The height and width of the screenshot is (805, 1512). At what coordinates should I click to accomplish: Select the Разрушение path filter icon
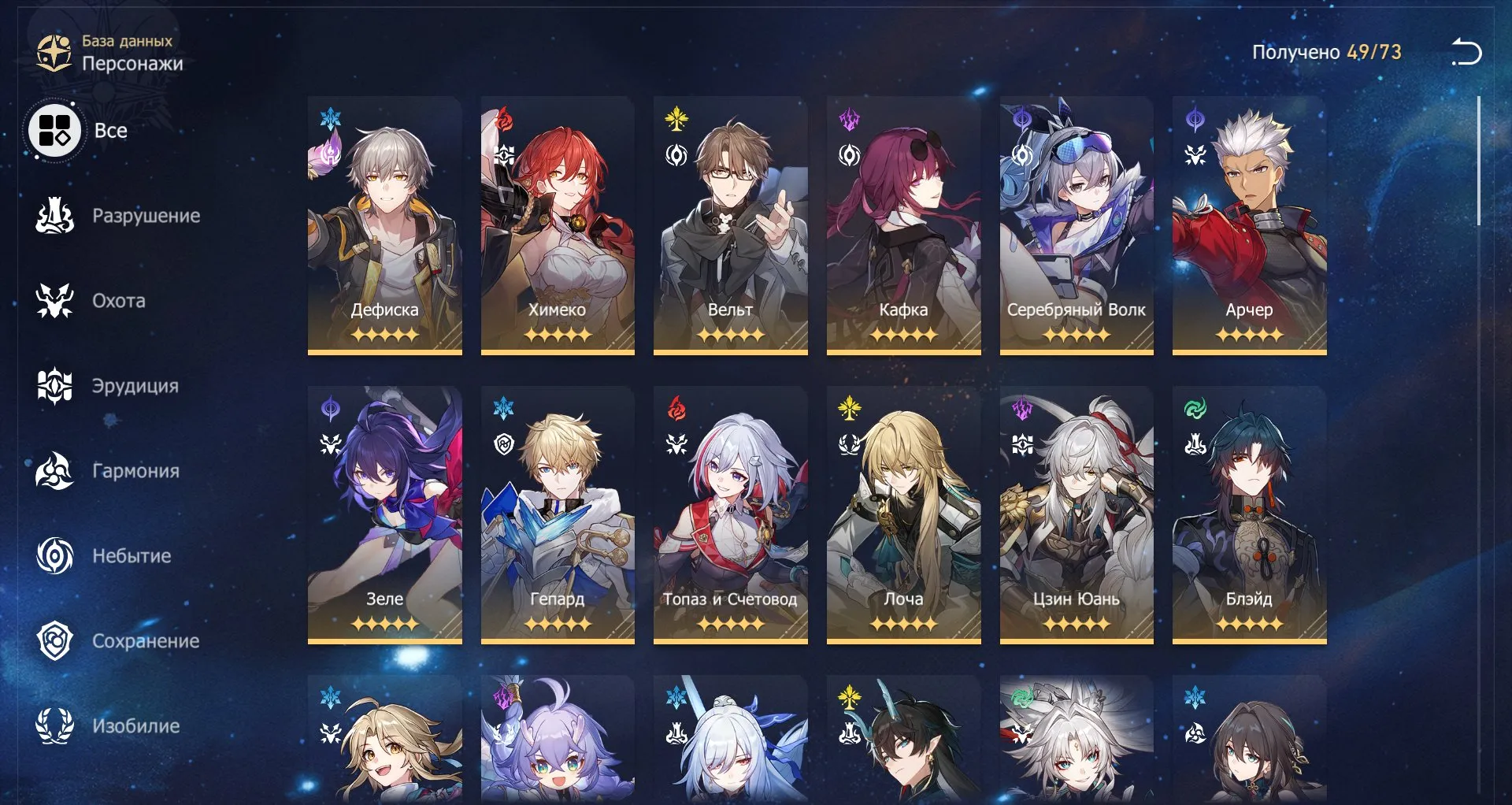click(52, 215)
